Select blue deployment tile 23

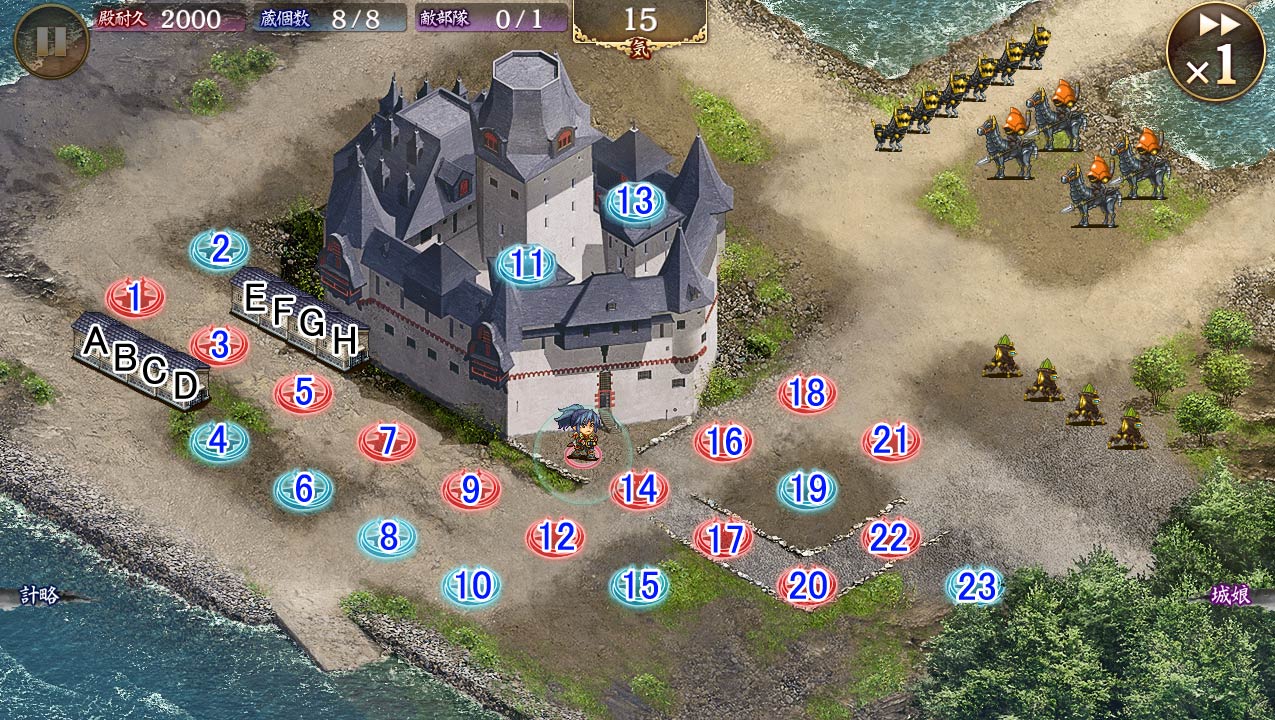pos(975,586)
